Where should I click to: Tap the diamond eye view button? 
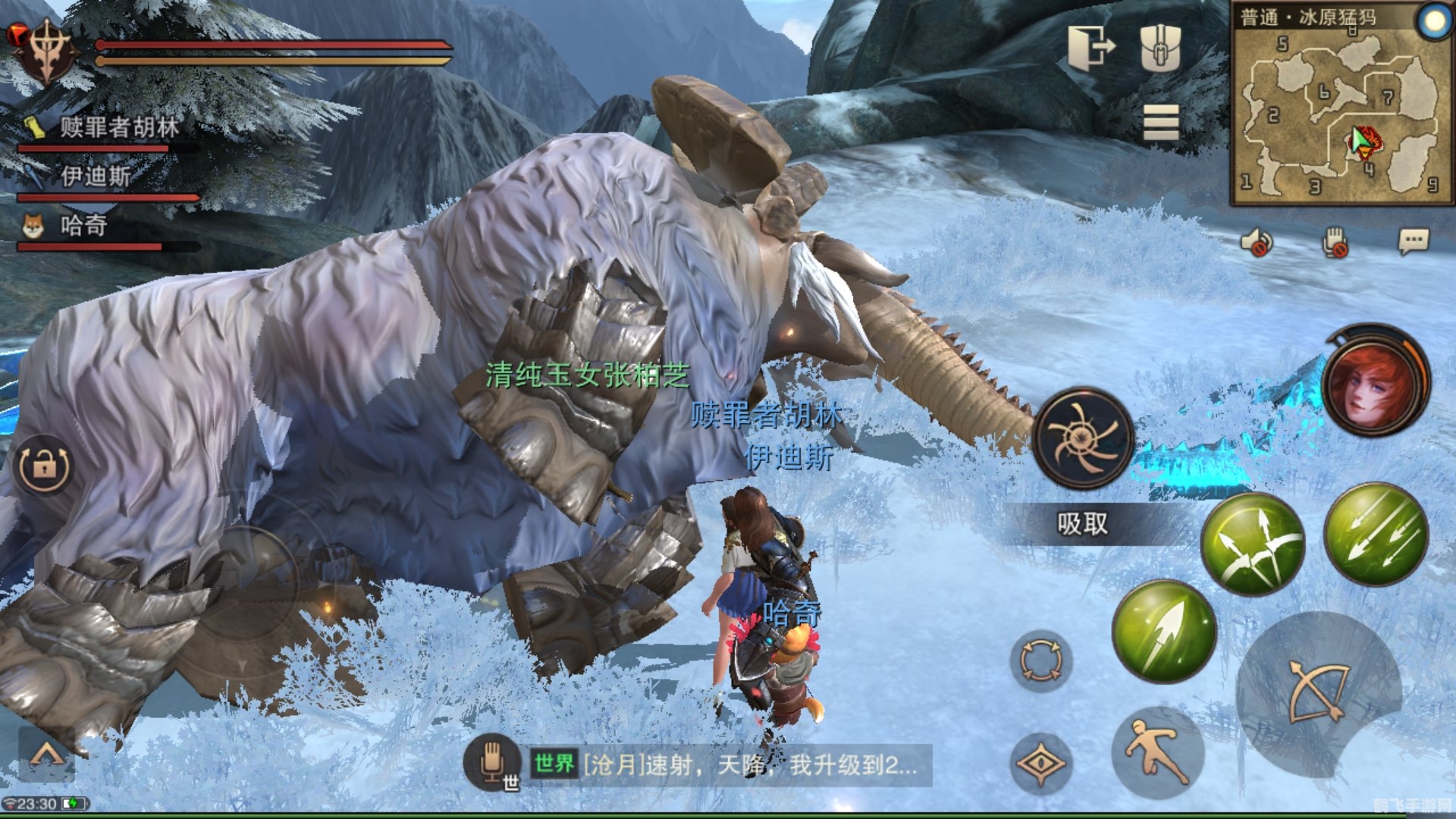(x=1040, y=764)
